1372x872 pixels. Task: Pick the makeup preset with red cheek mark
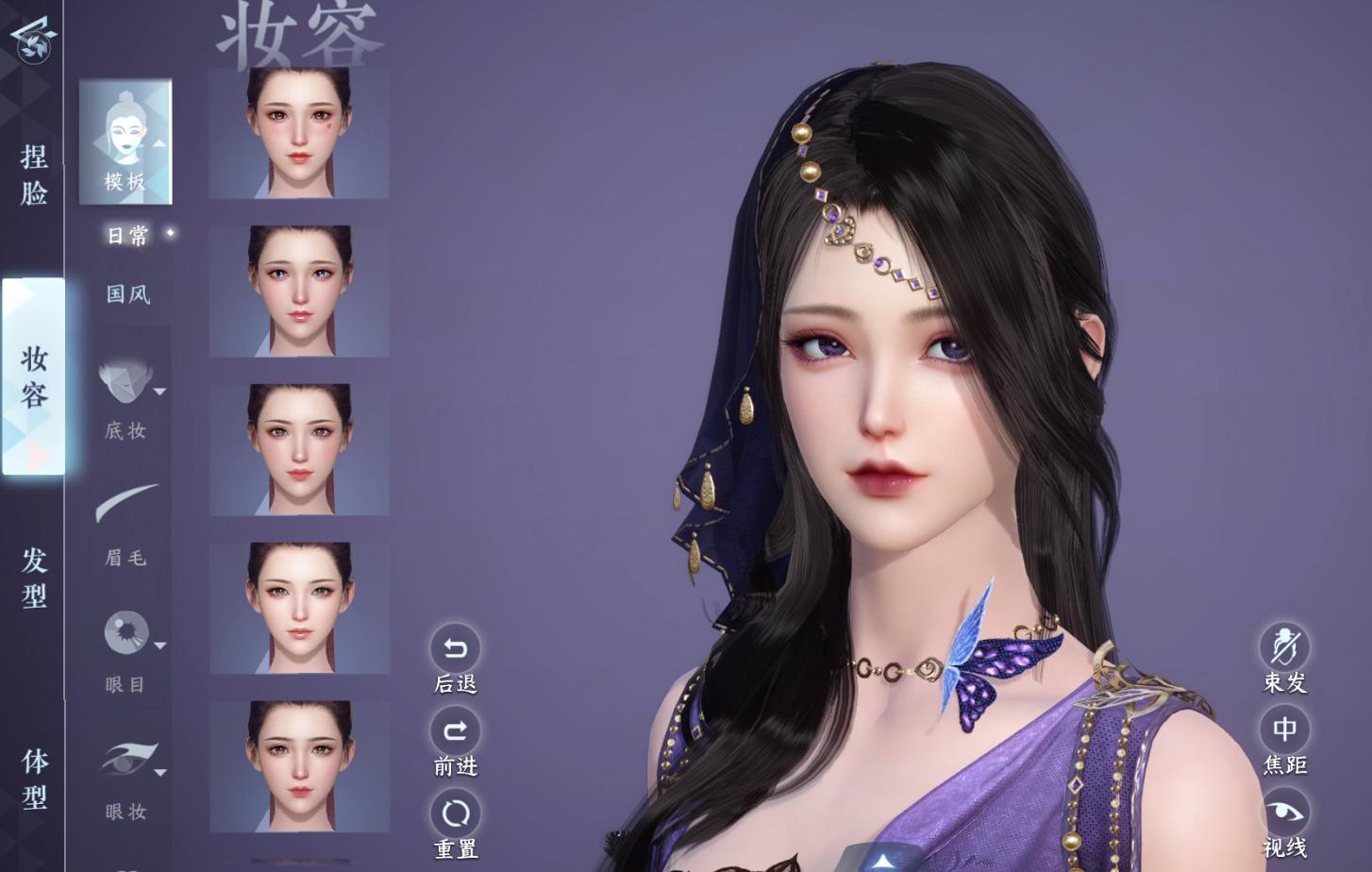(299, 133)
